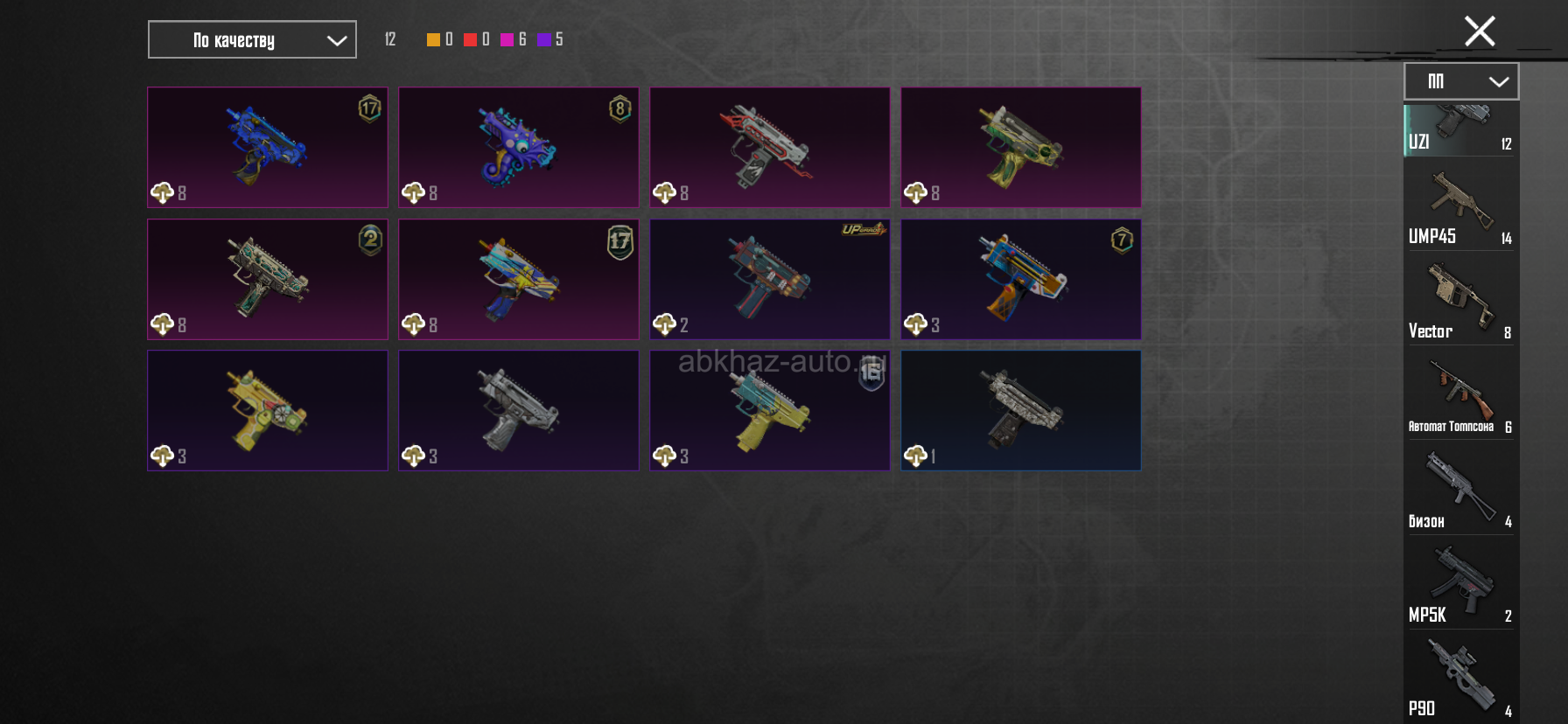Select the solid yellow UZI skin

267,410
